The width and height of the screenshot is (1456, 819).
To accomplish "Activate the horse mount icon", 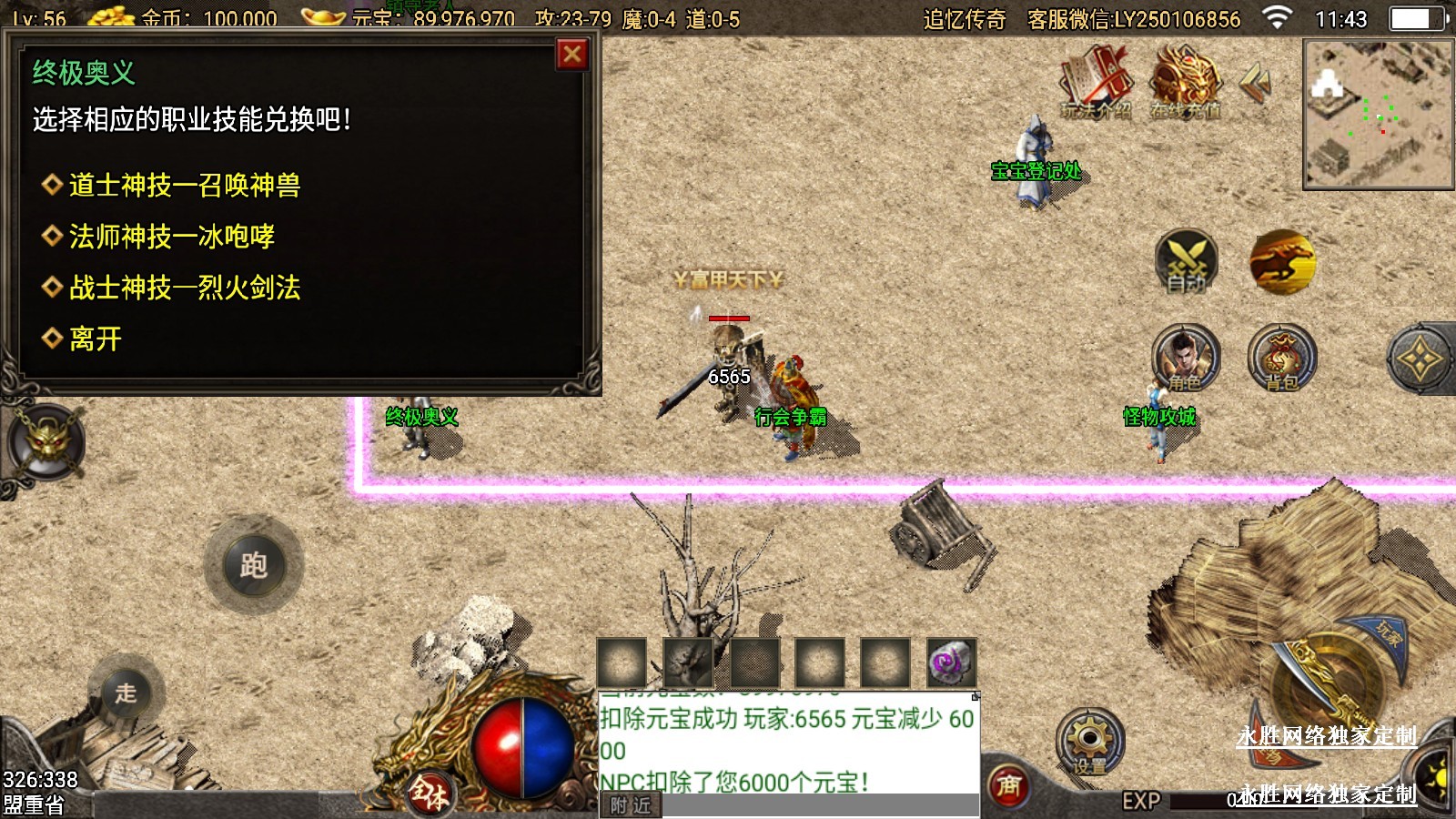I will (1282, 263).
